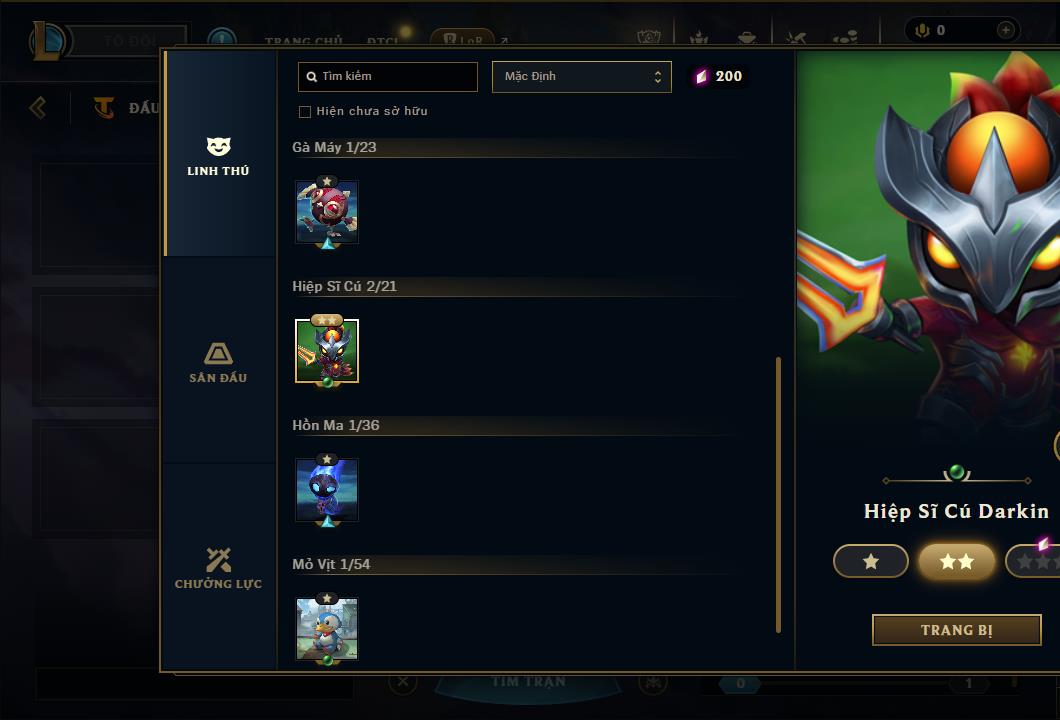1060x720 pixels.
Task: Toggle the Hiện chưa sở hữu checkbox
Action: [305, 111]
